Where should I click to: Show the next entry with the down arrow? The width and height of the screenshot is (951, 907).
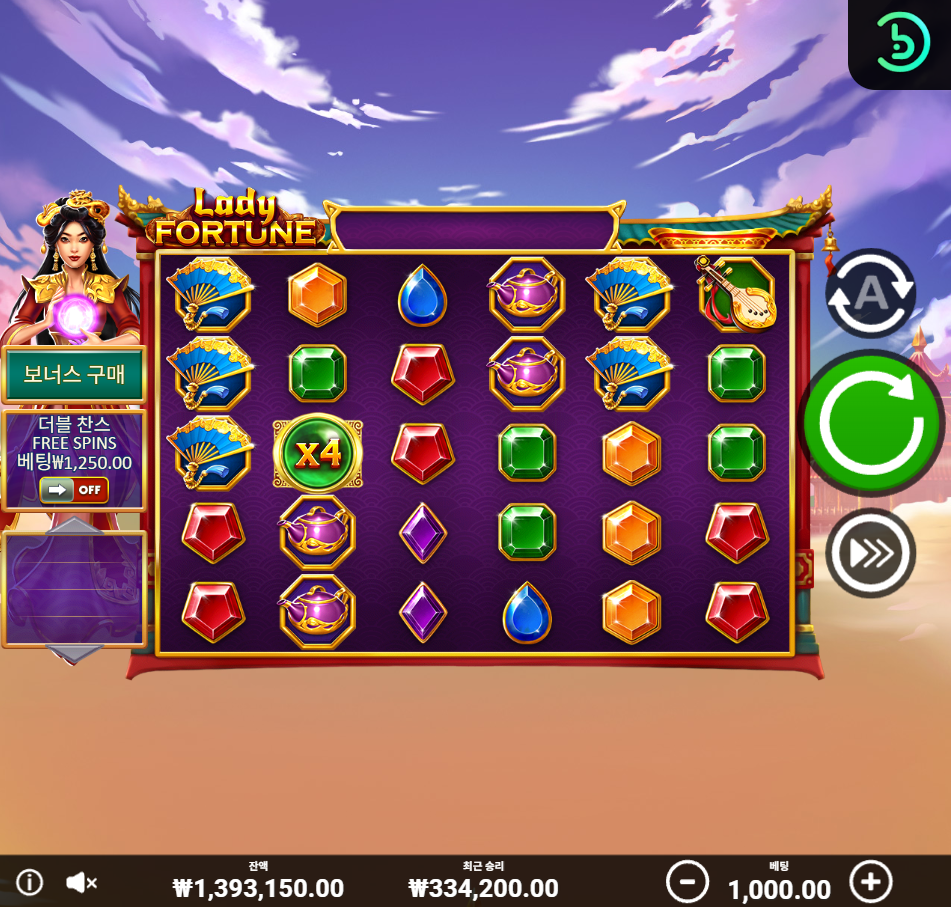coord(75,654)
